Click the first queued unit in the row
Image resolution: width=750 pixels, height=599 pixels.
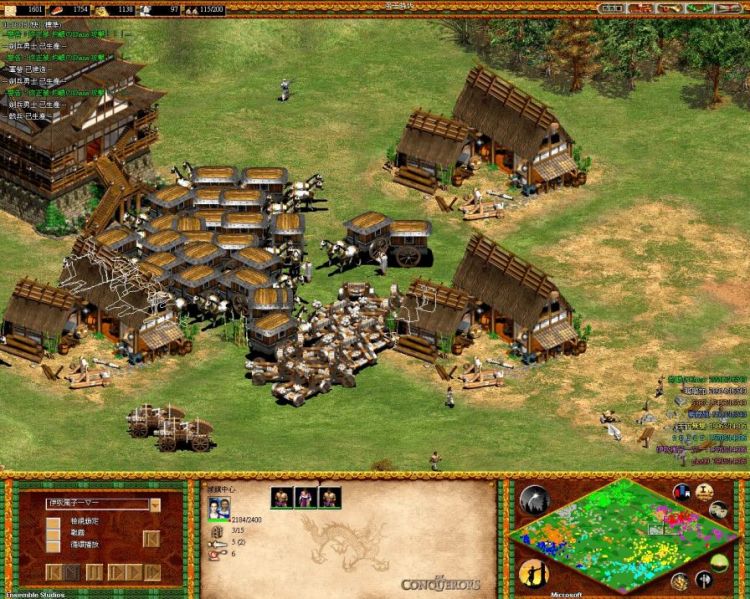tap(283, 497)
